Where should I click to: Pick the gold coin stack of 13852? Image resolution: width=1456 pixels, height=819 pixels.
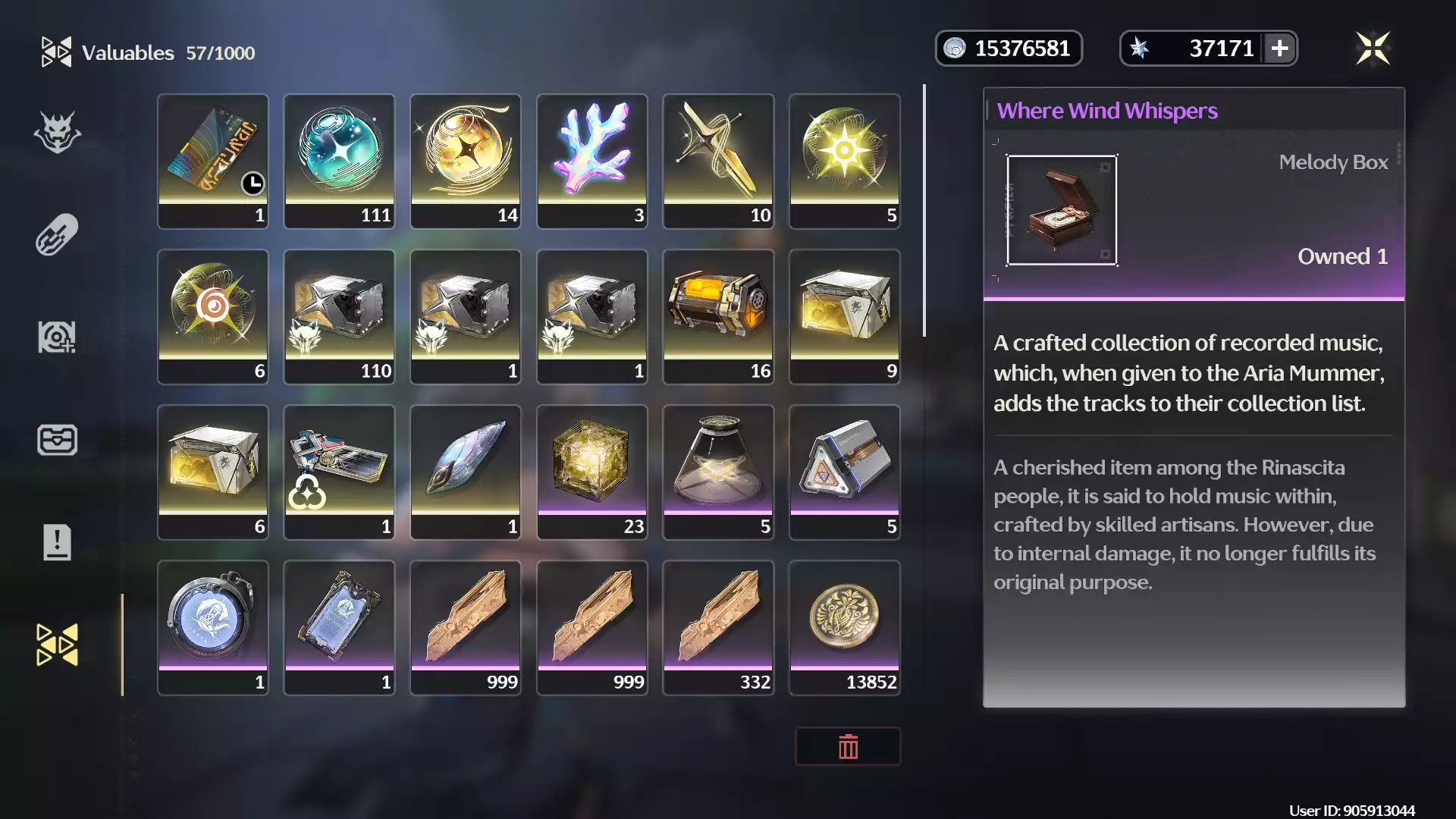click(845, 626)
